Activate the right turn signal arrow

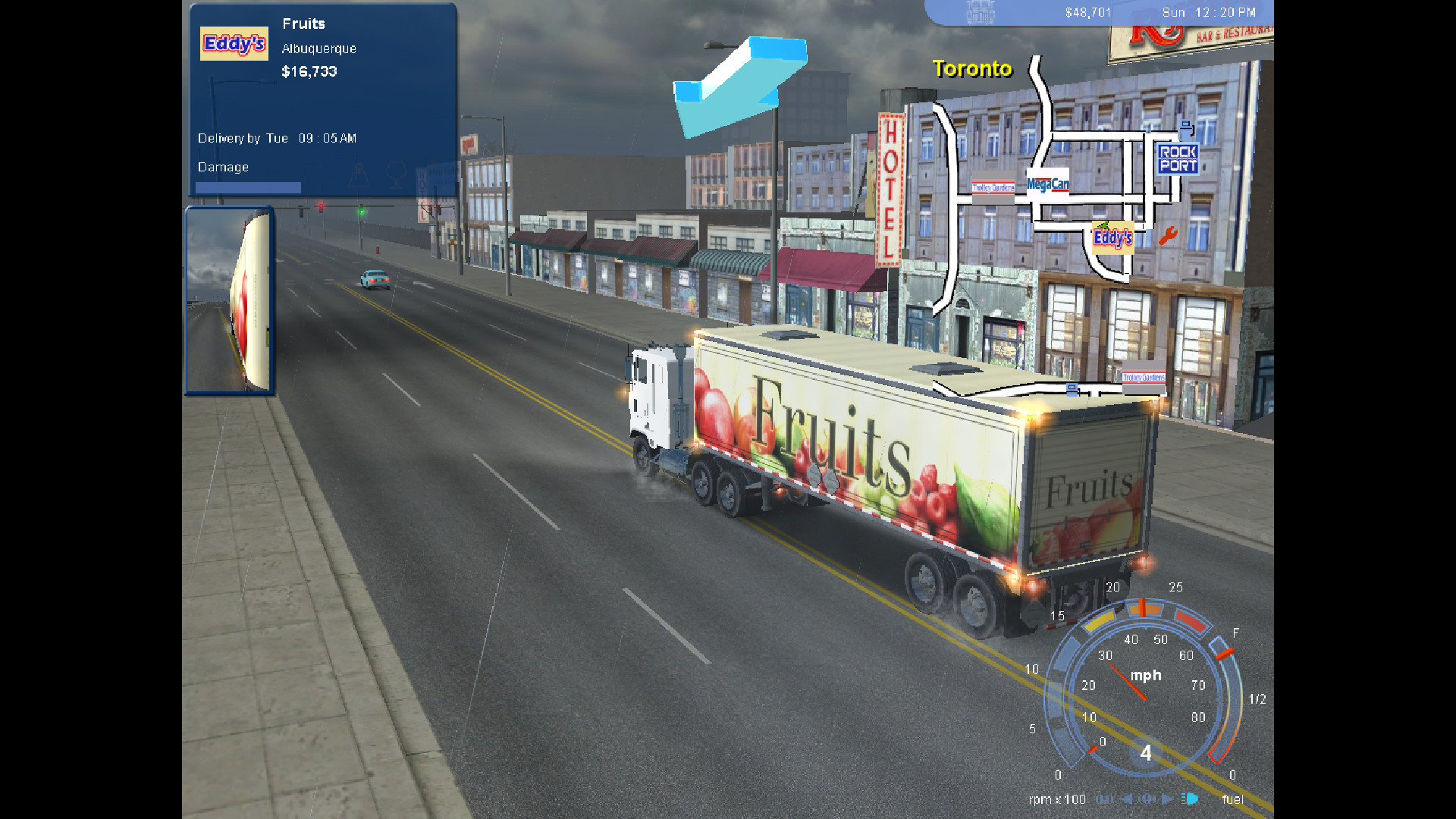point(1168,799)
